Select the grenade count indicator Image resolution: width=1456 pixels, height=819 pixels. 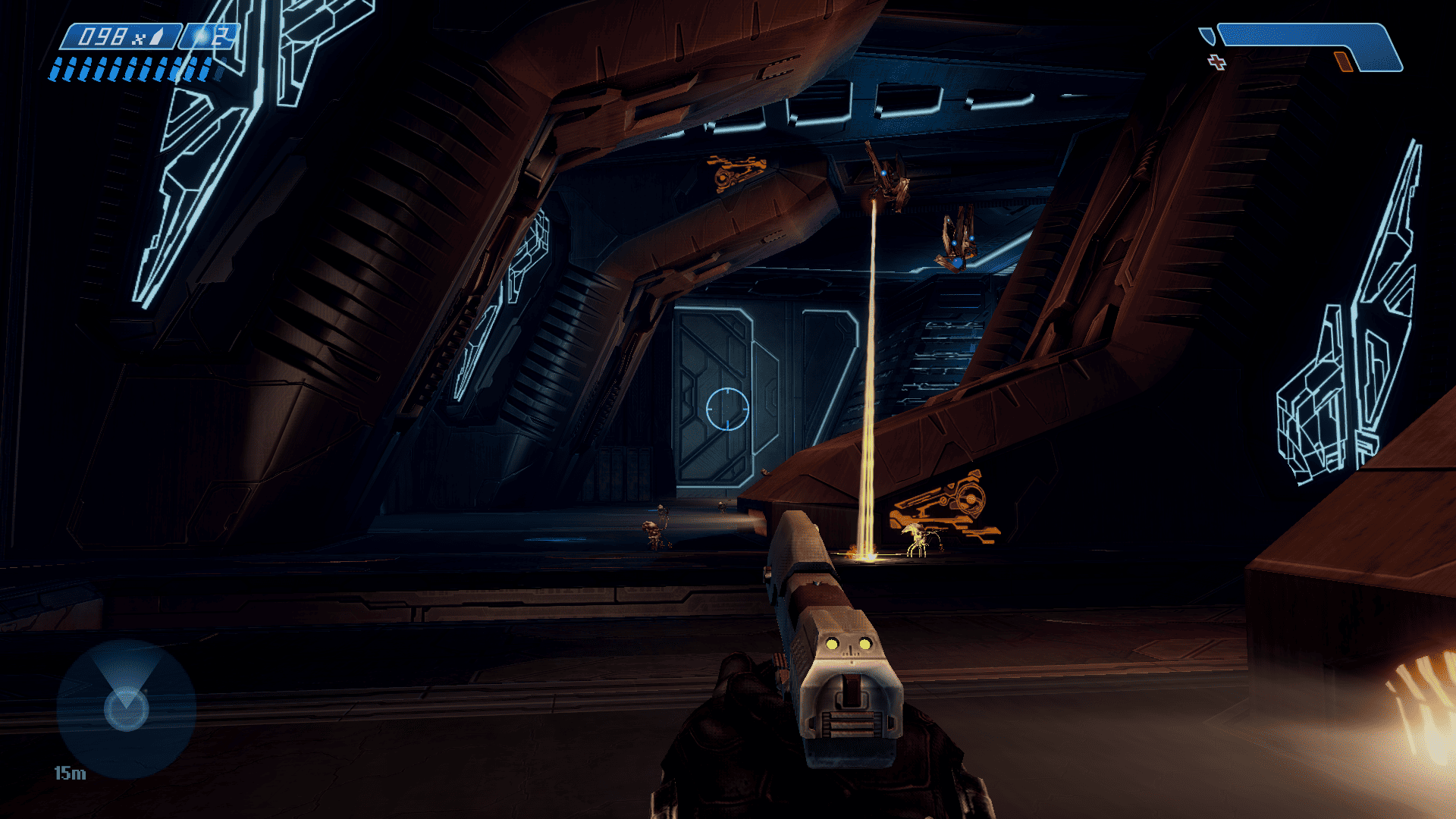pyautogui.click(x=210, y=36)
